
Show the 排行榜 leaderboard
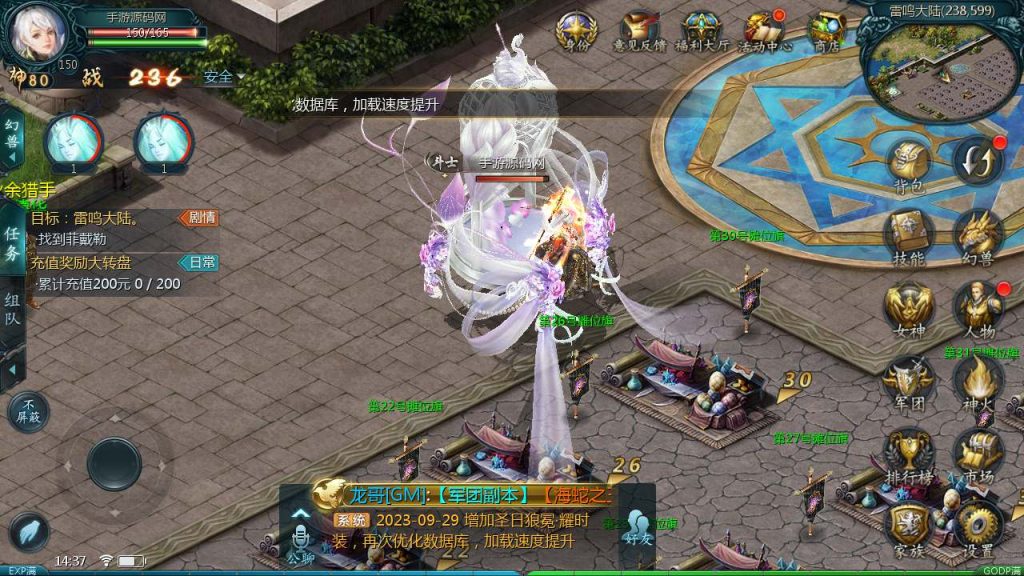click(x=909, y=455)
